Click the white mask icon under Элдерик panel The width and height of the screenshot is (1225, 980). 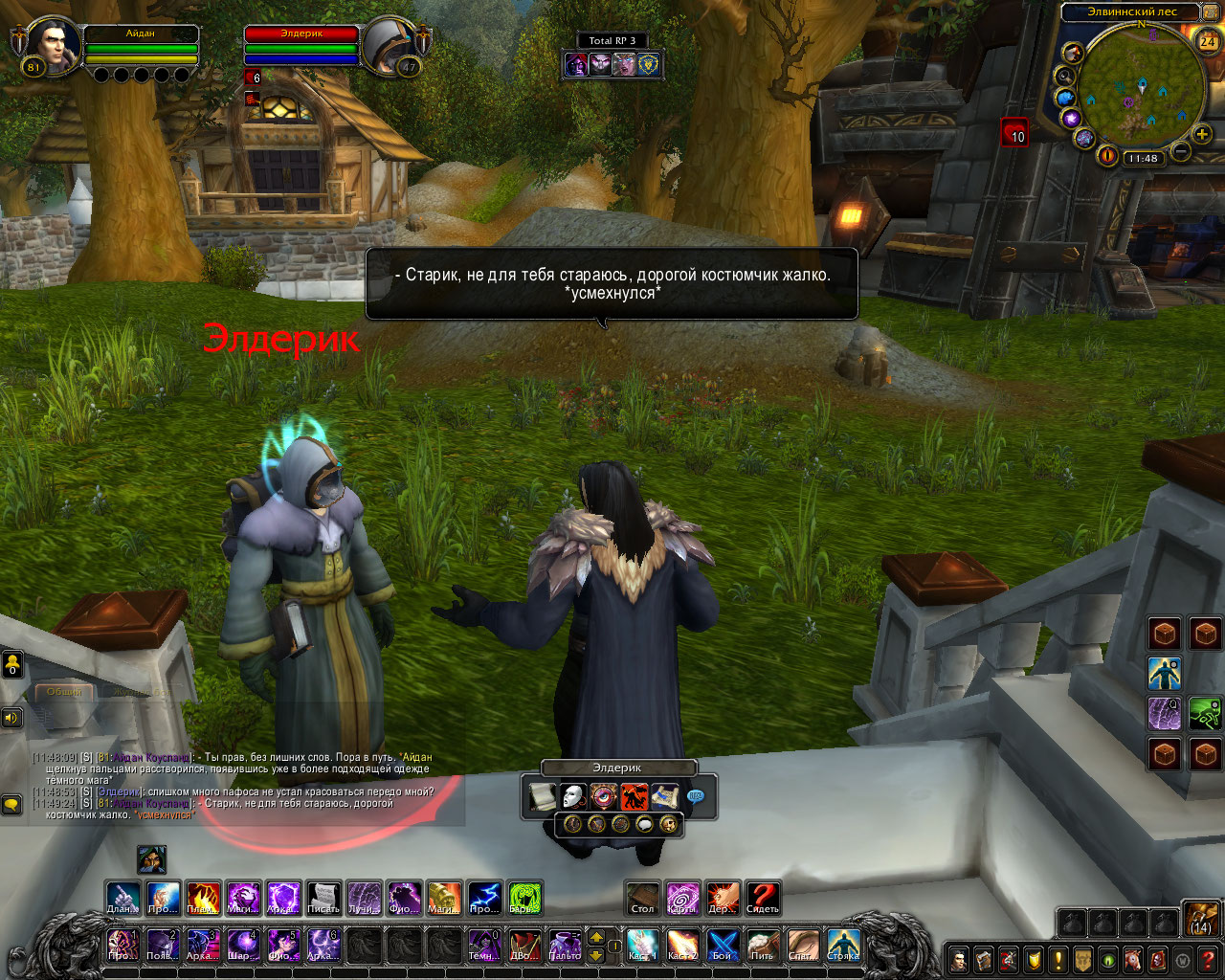(x=572, y=796)
